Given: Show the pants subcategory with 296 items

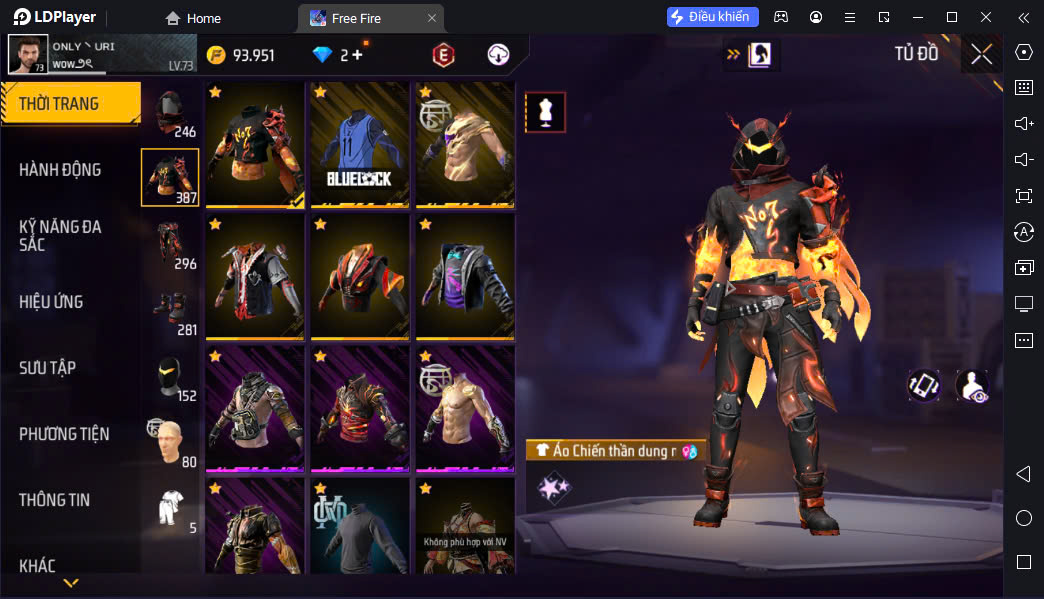Looking at the screenshot, I should point(171,245).
